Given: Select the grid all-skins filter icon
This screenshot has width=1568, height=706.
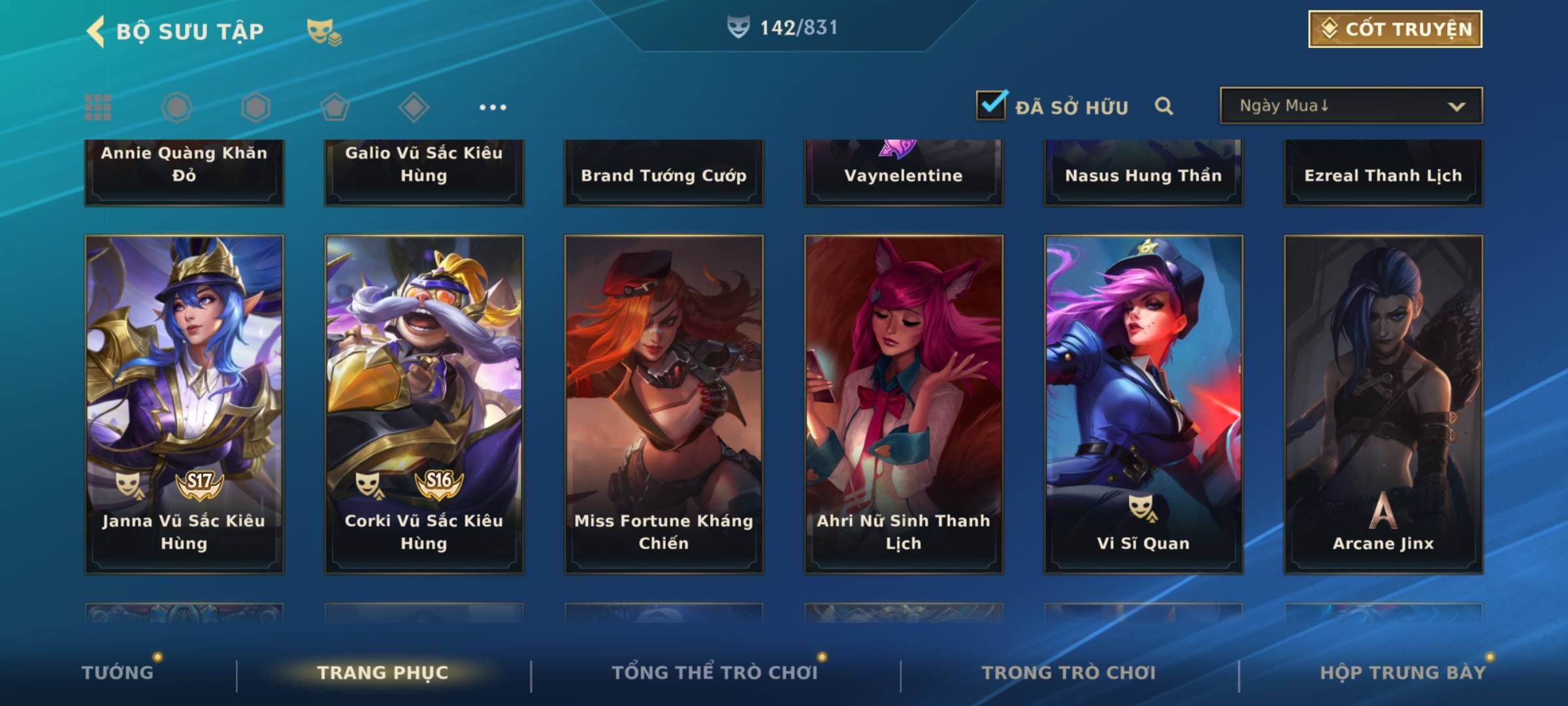Looking at the screenshot, I should (x=98, y=107).
